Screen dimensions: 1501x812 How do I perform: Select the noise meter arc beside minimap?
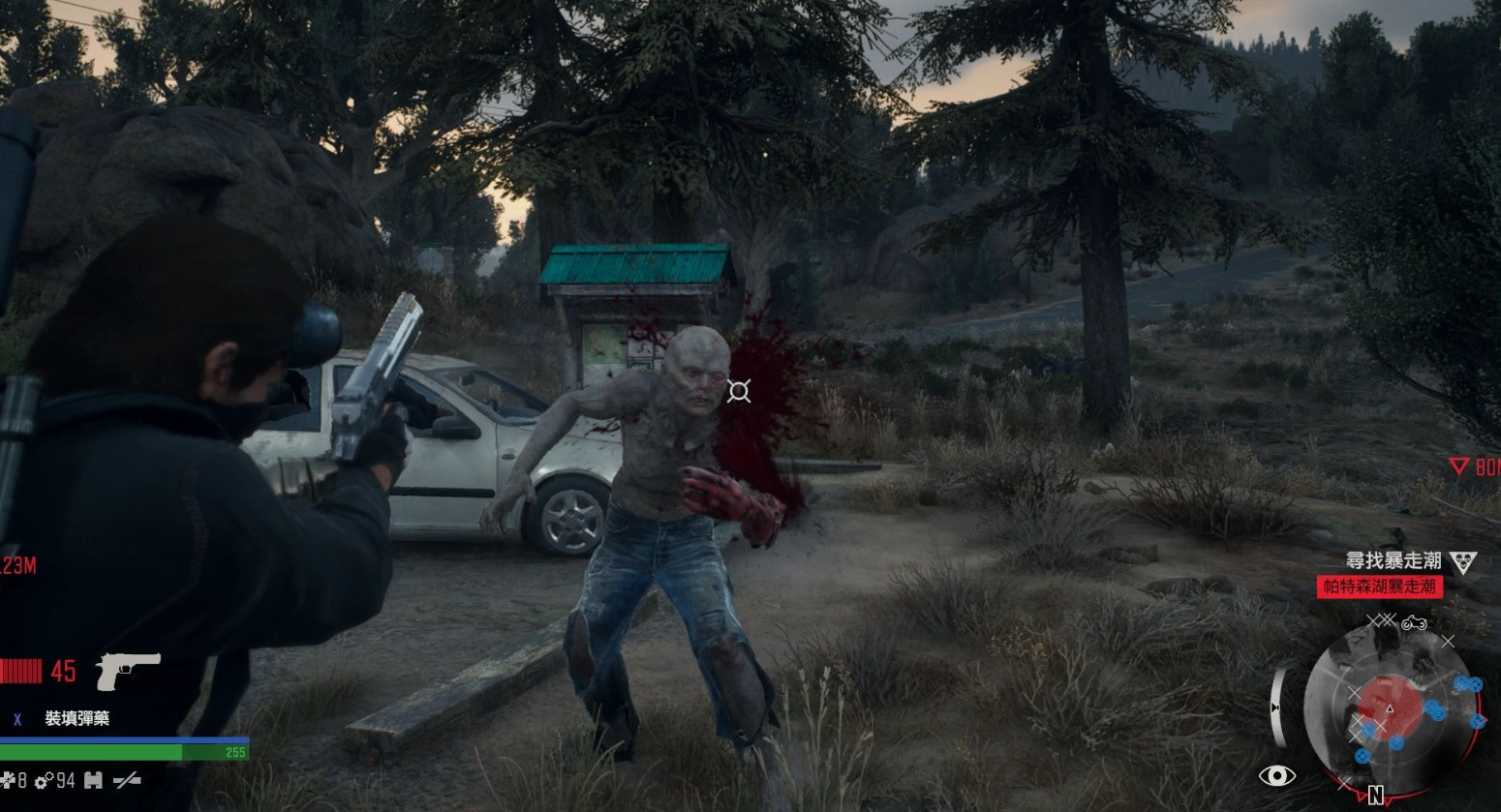coord(1278,706)
